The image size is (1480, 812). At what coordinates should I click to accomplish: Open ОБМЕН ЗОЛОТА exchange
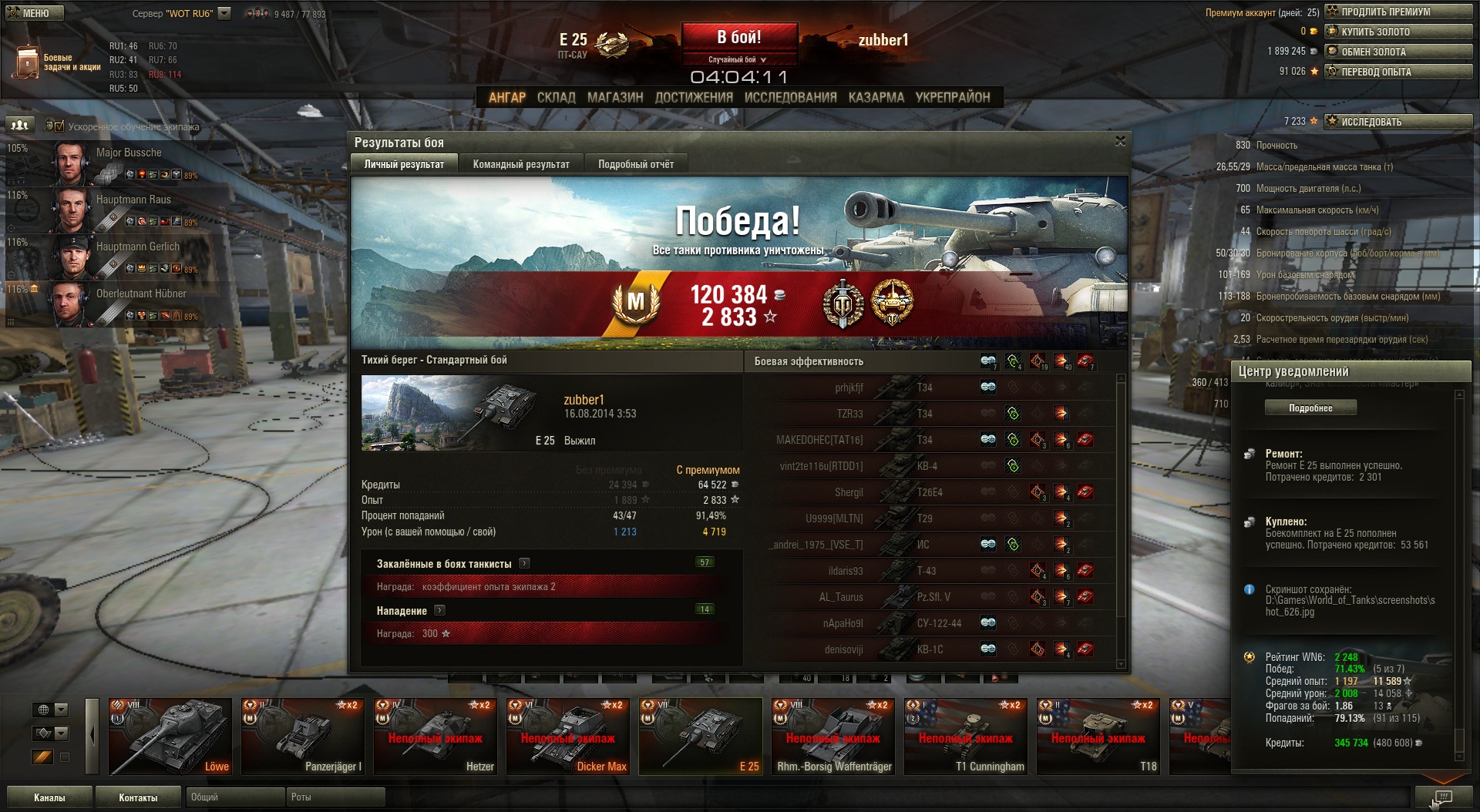click(x=1398, y=52)
